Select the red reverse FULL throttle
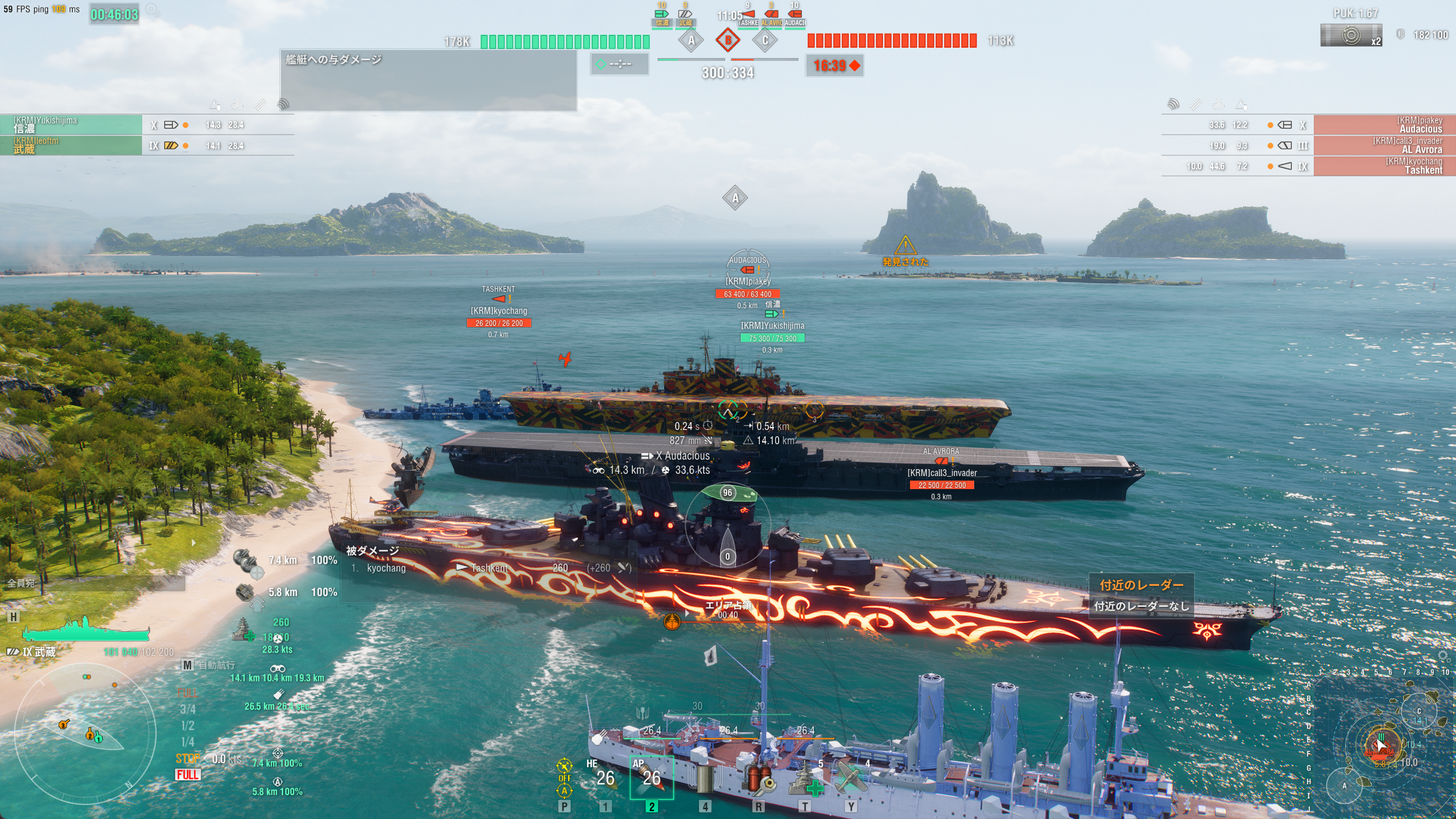1456x819 pixels. click(x=188, y=775)
